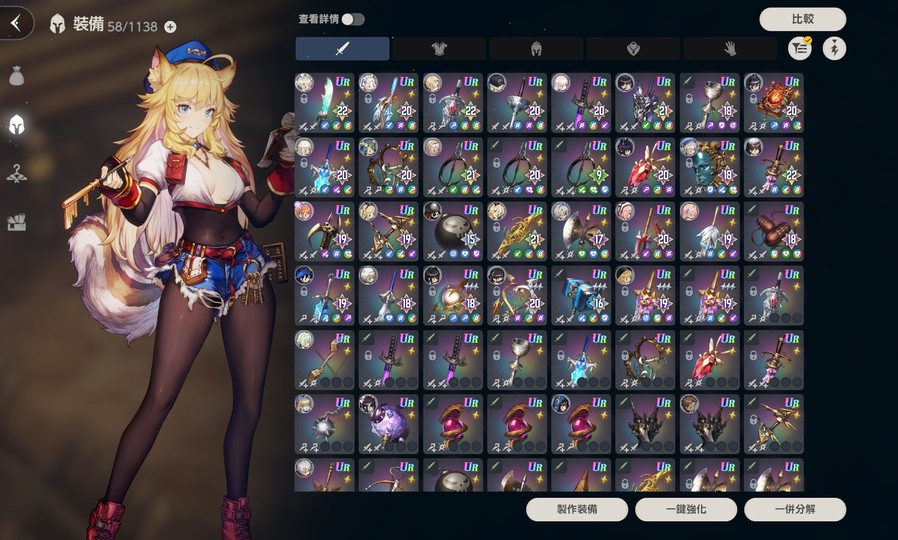The image size is (898, 540).
Task: Go back using the arrow button
Action: click(15, 23)
